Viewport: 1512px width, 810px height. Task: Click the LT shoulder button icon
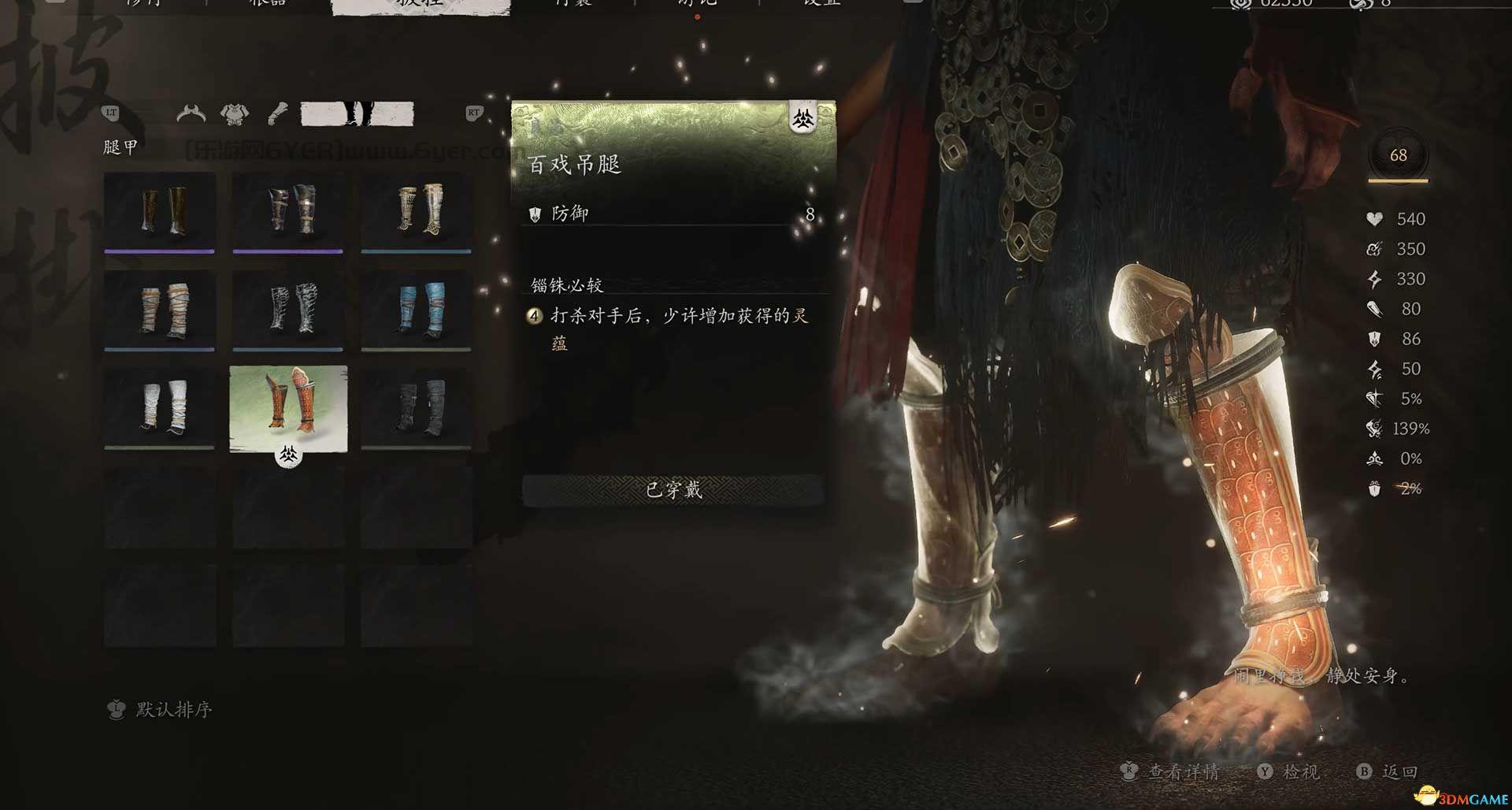tap(111, 113)
